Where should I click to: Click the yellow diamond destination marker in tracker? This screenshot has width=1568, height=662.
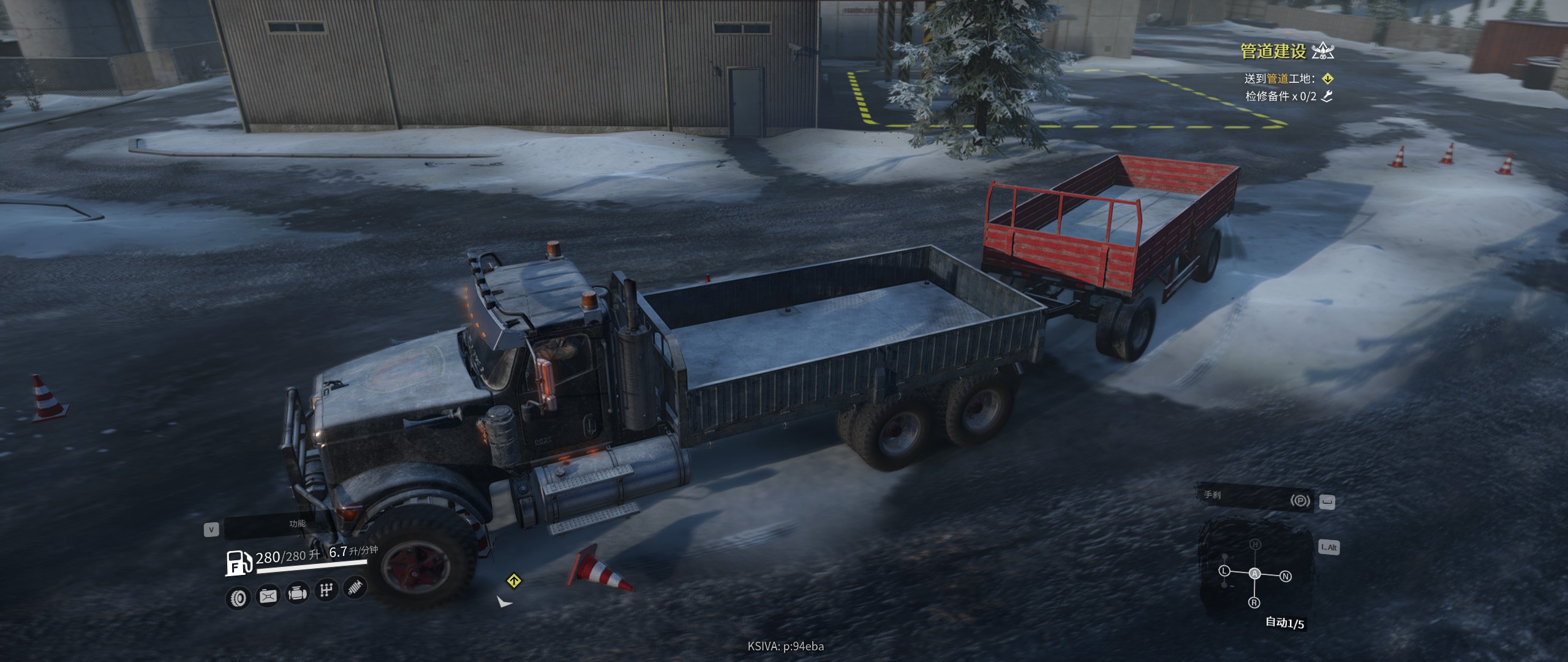click(x=1327, y=78)
